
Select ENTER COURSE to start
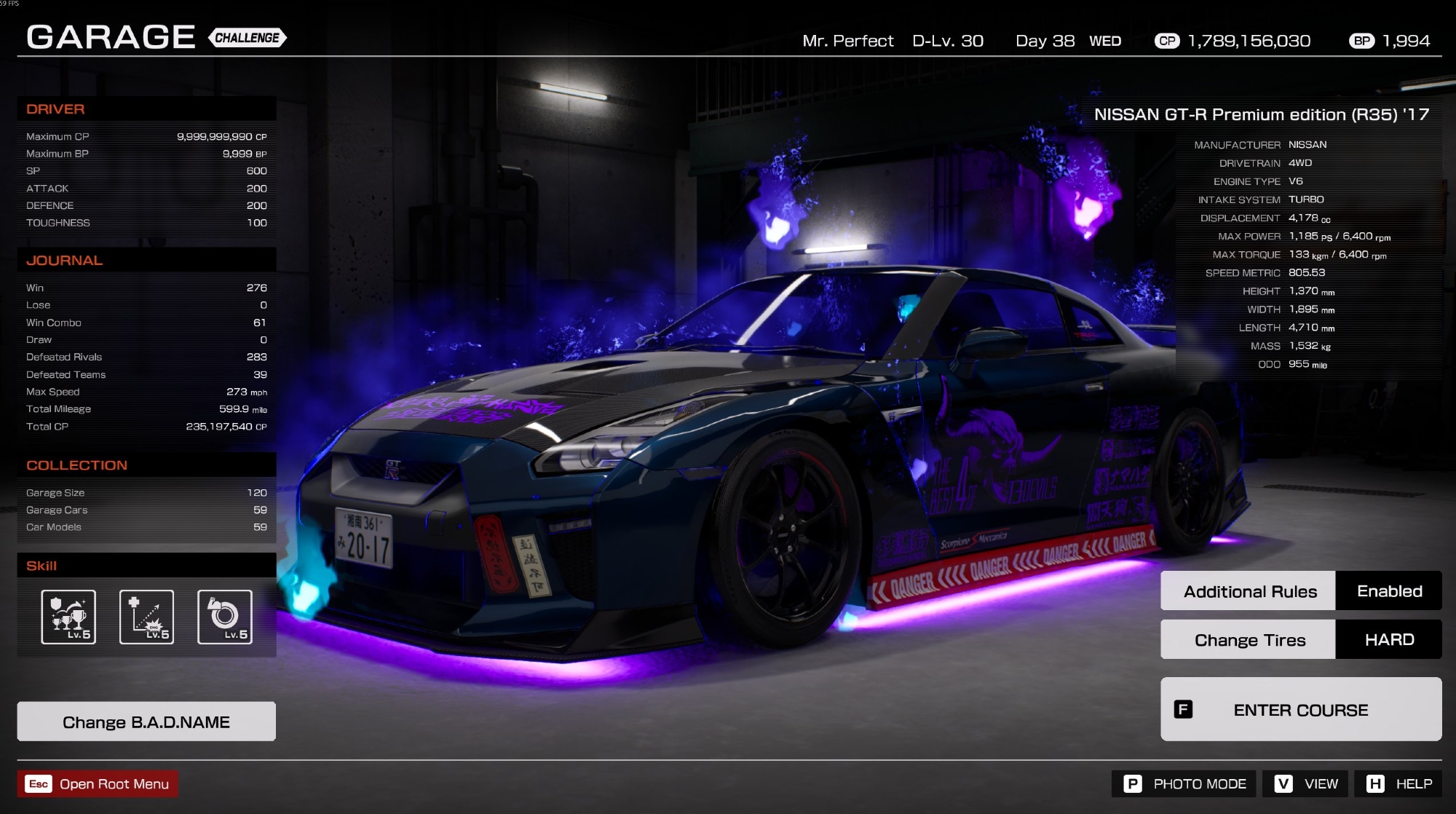tap(1300, 709)
